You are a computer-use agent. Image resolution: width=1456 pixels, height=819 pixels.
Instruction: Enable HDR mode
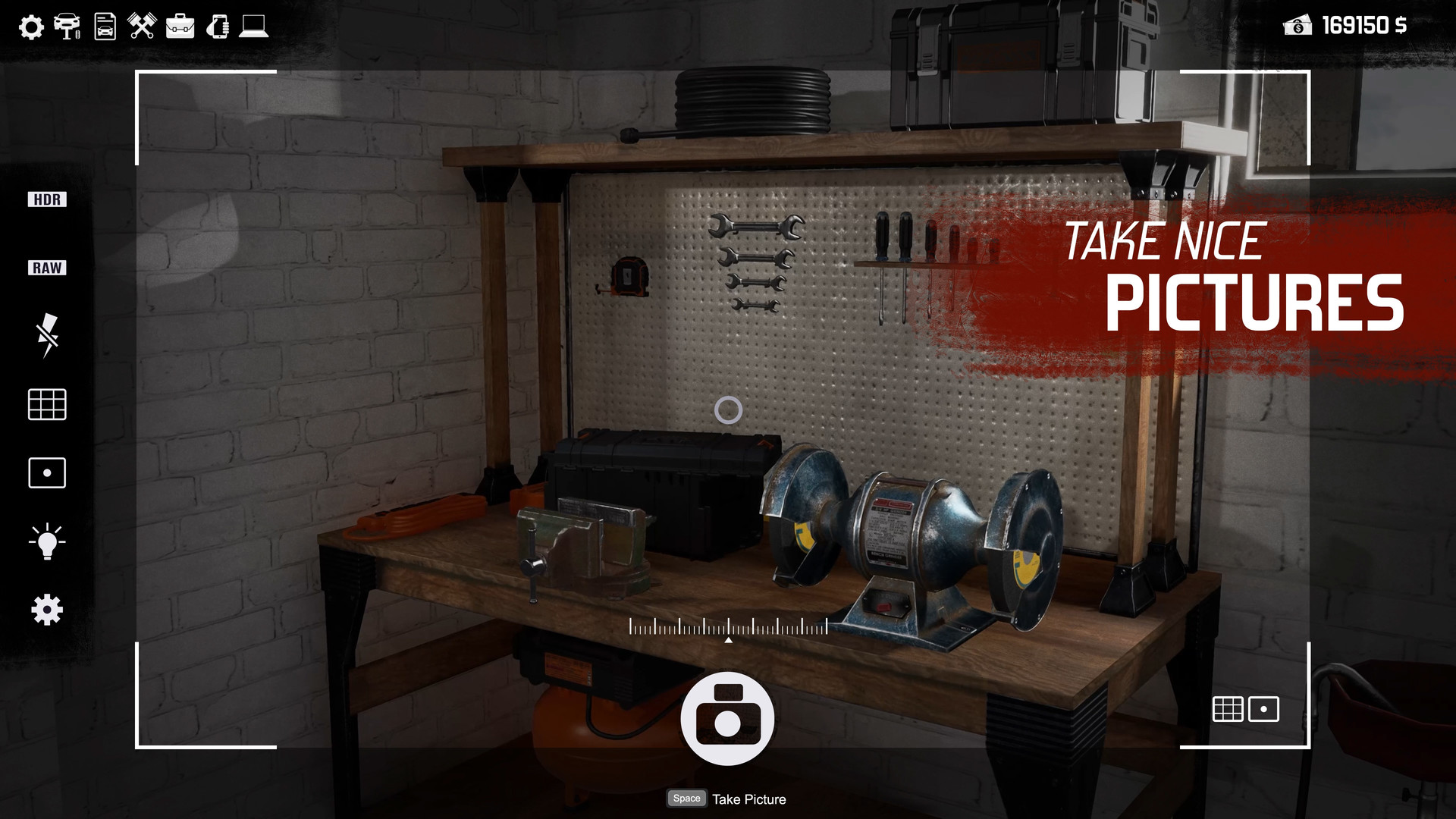point(46,199)
